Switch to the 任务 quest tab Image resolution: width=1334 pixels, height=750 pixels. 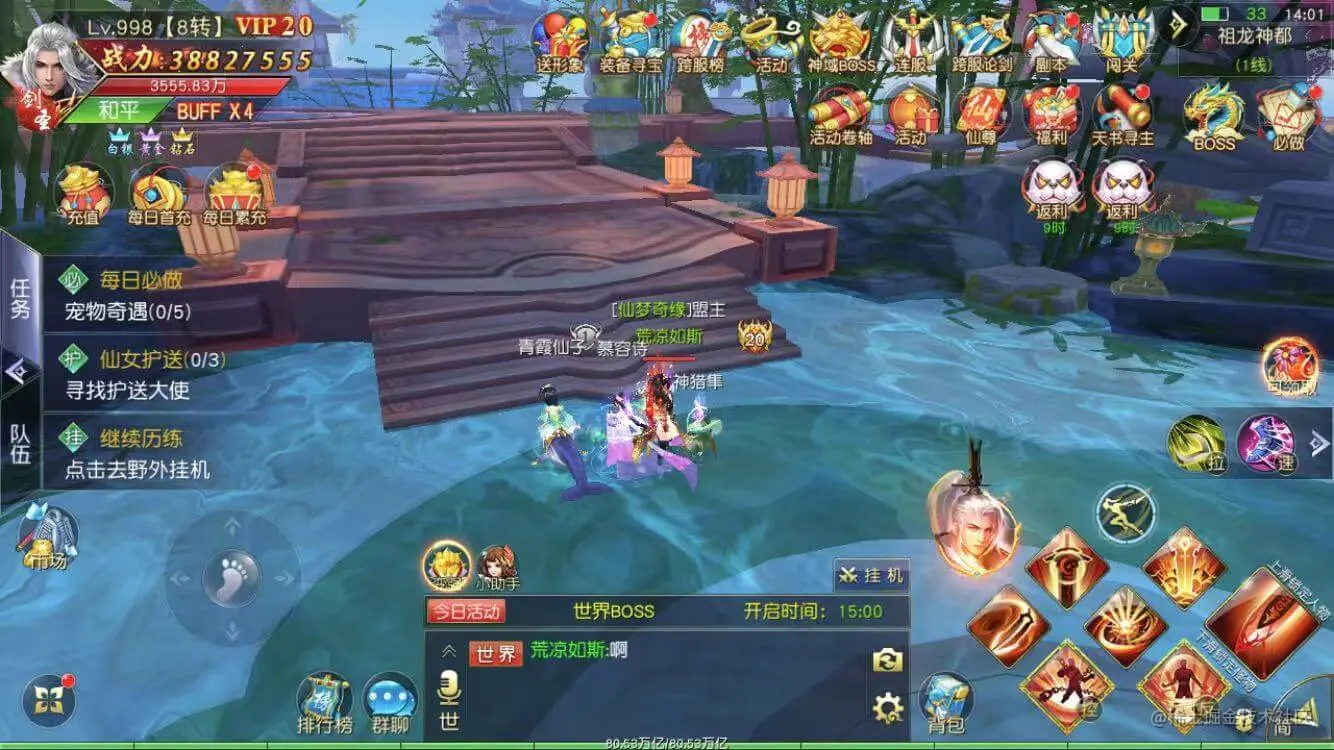click(20, 298)
